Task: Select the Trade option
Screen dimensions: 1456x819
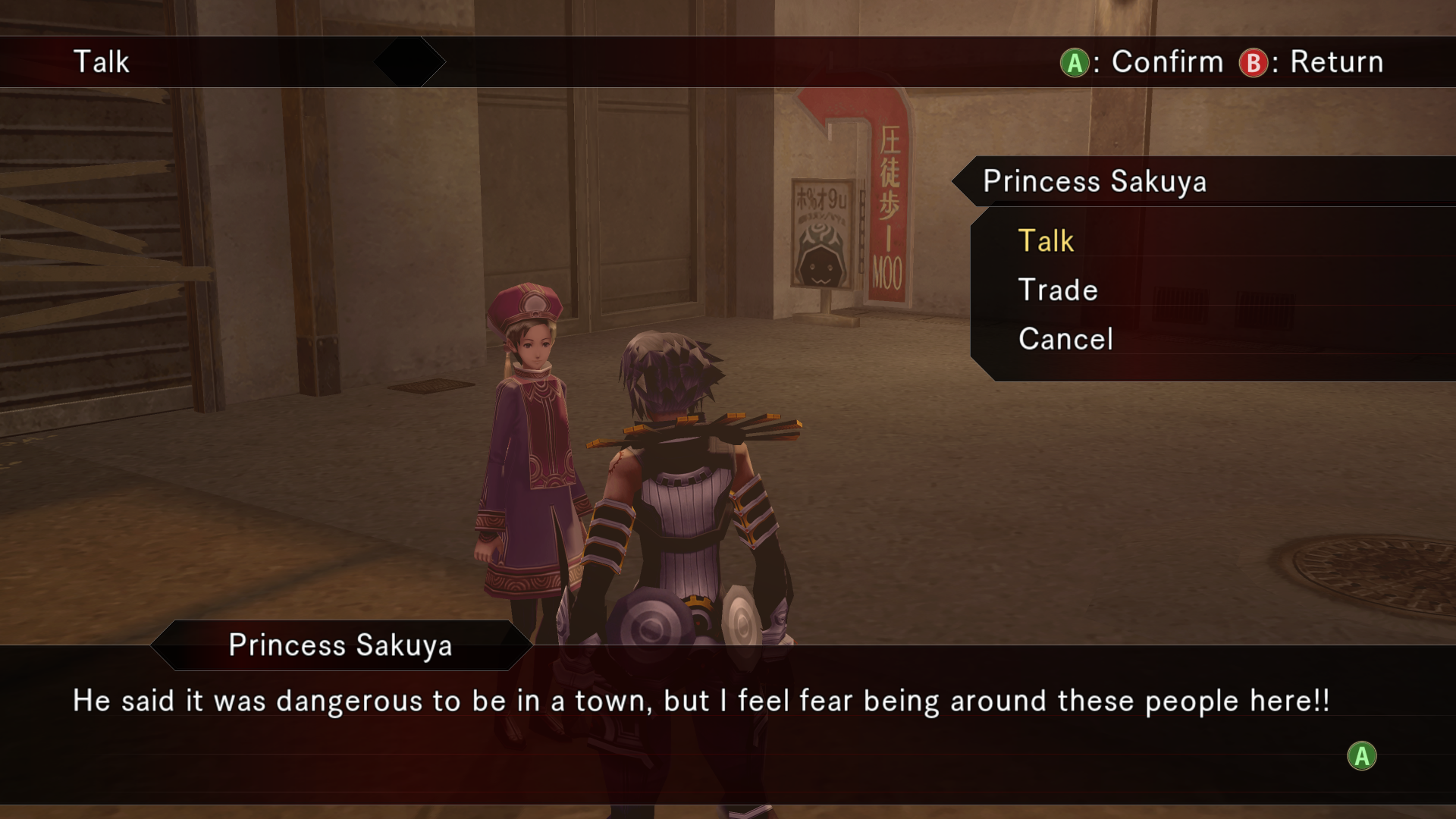Action: point(1058,290)
